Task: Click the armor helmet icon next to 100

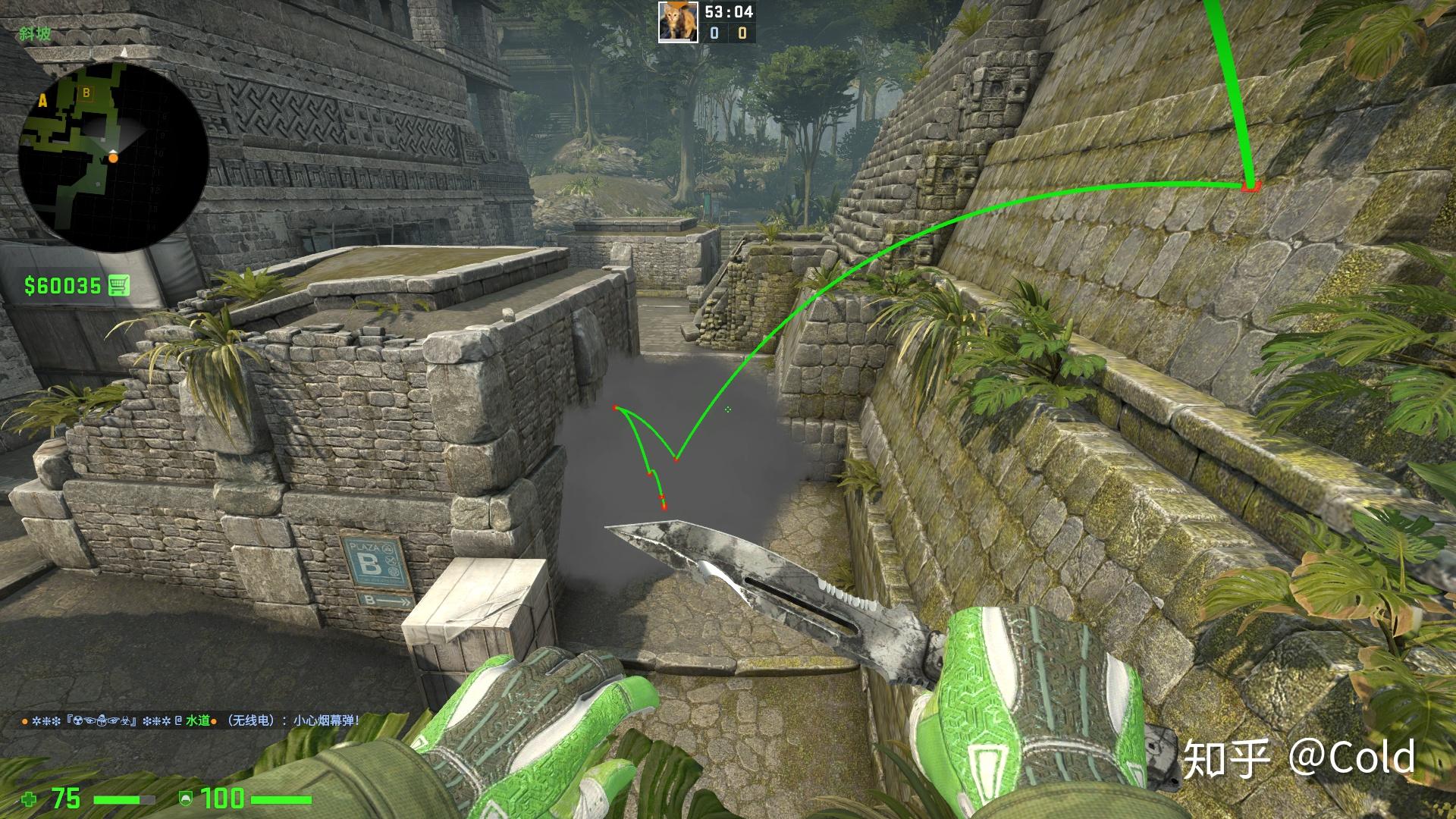Action: (186, 798)
